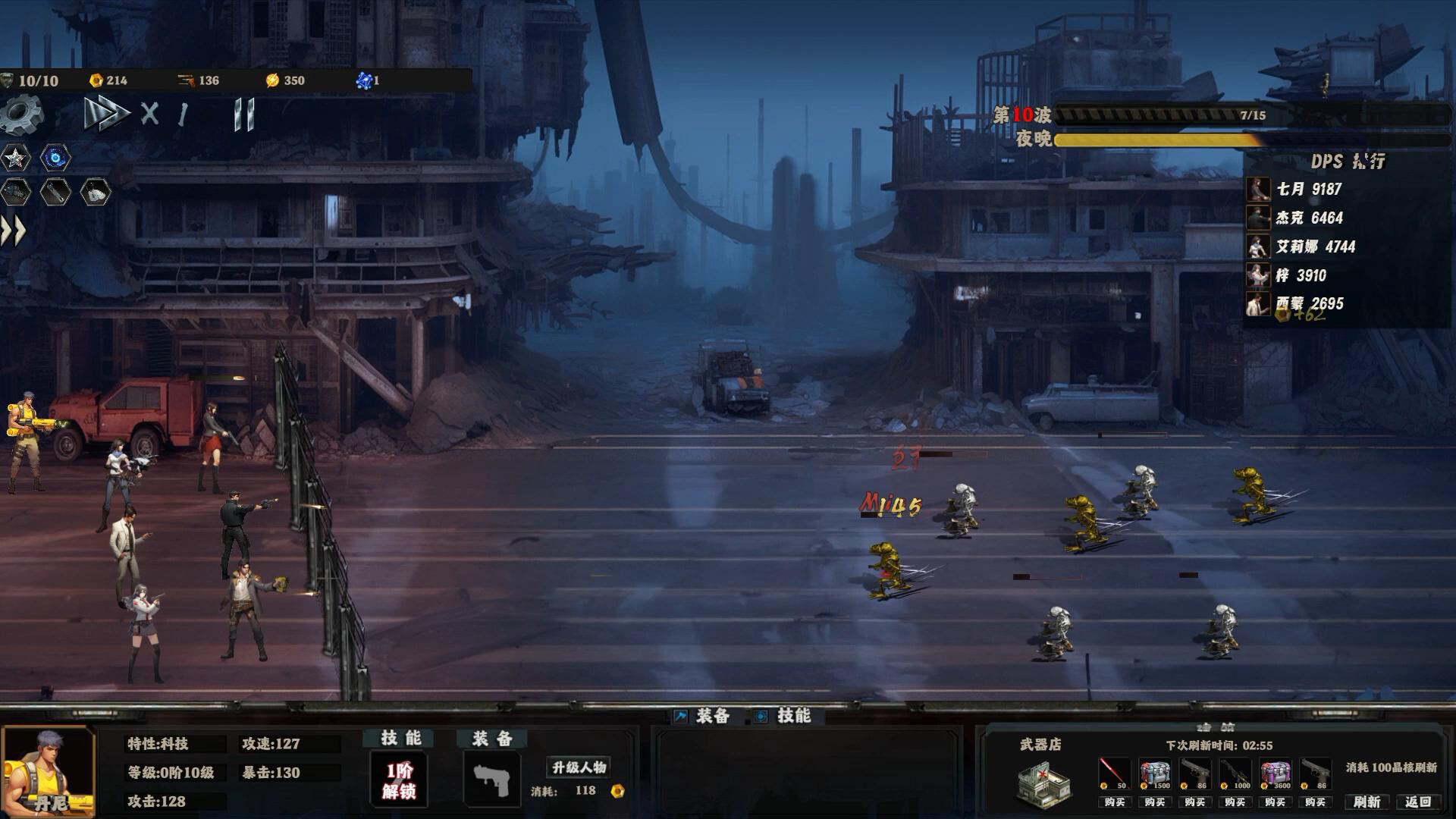Click the 升级人物 upgrade character button
1456x819 pixels.
576,767
